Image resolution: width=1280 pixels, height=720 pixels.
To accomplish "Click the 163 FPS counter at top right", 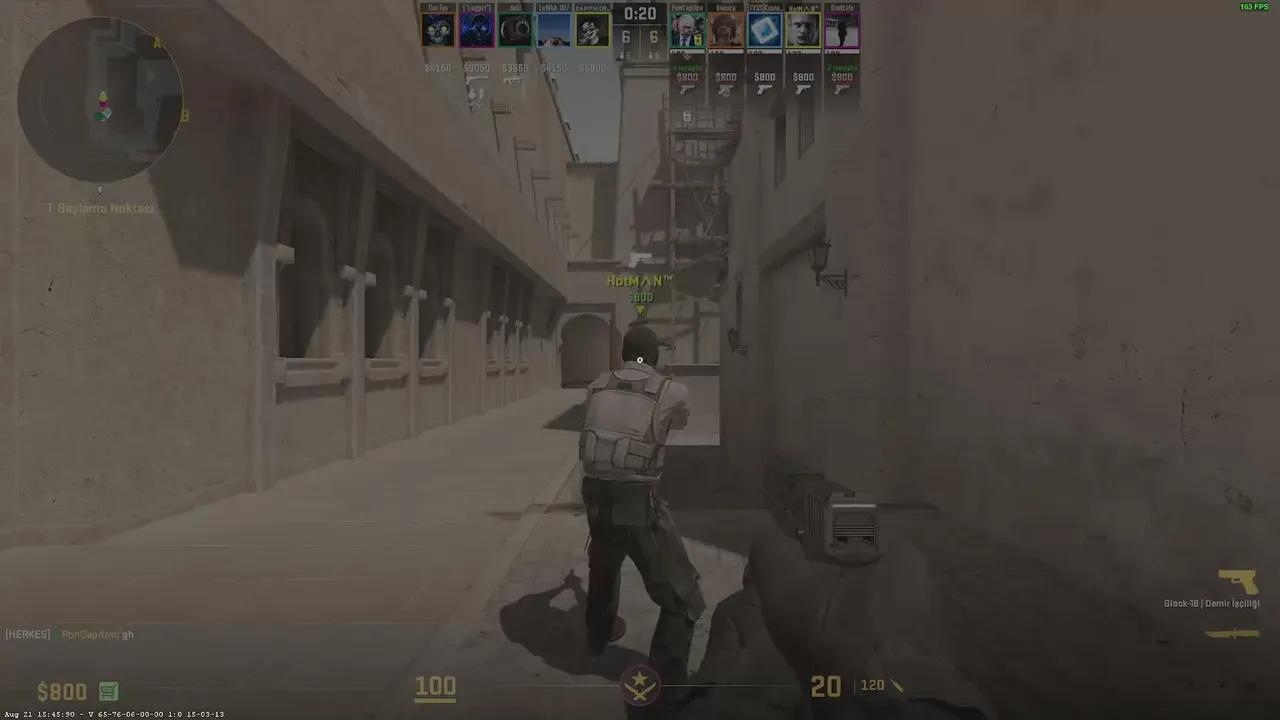I will coord(1256,6).
